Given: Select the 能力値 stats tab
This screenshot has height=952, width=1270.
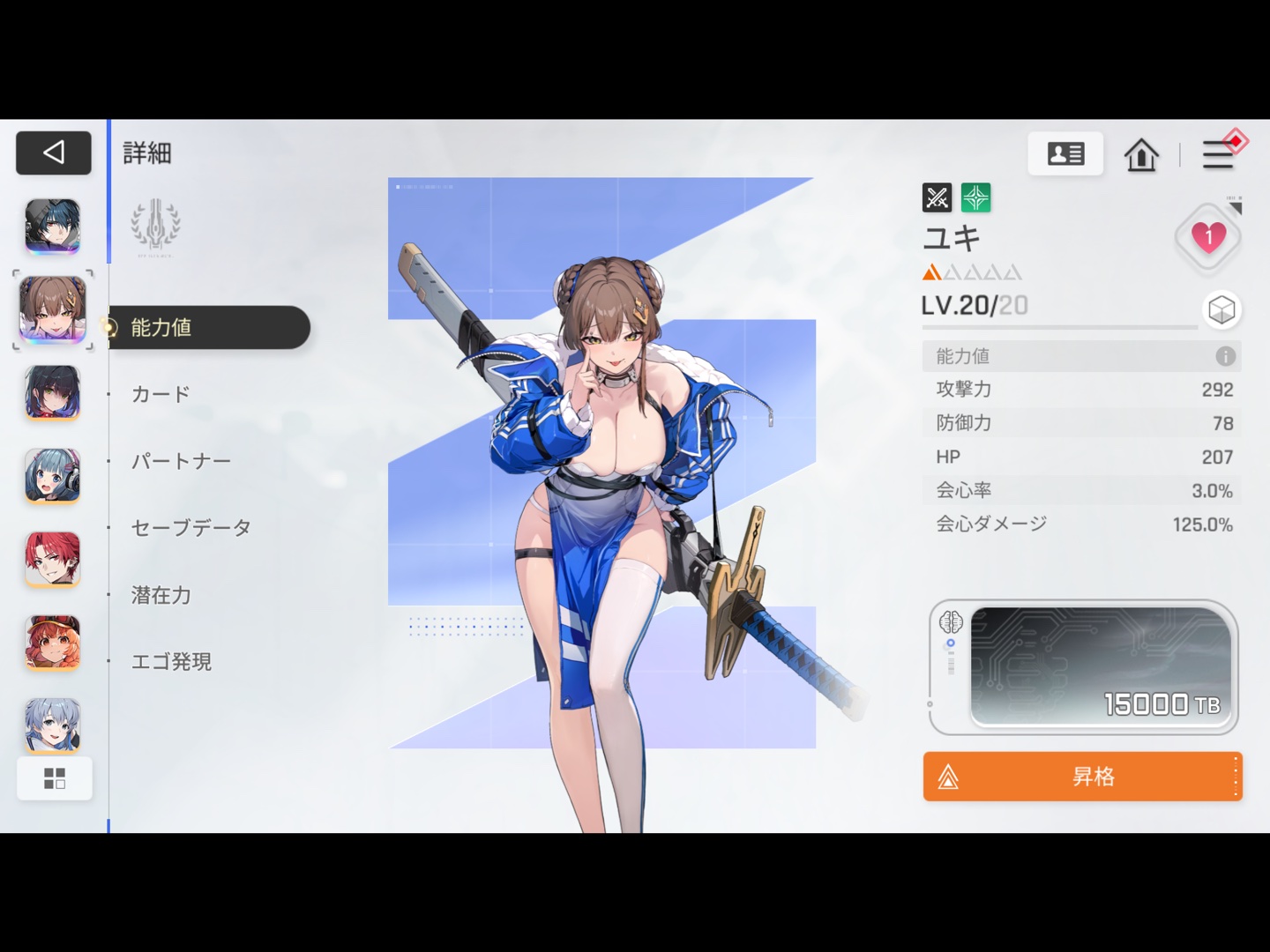Looking at the screenshot, I should 209,328.
